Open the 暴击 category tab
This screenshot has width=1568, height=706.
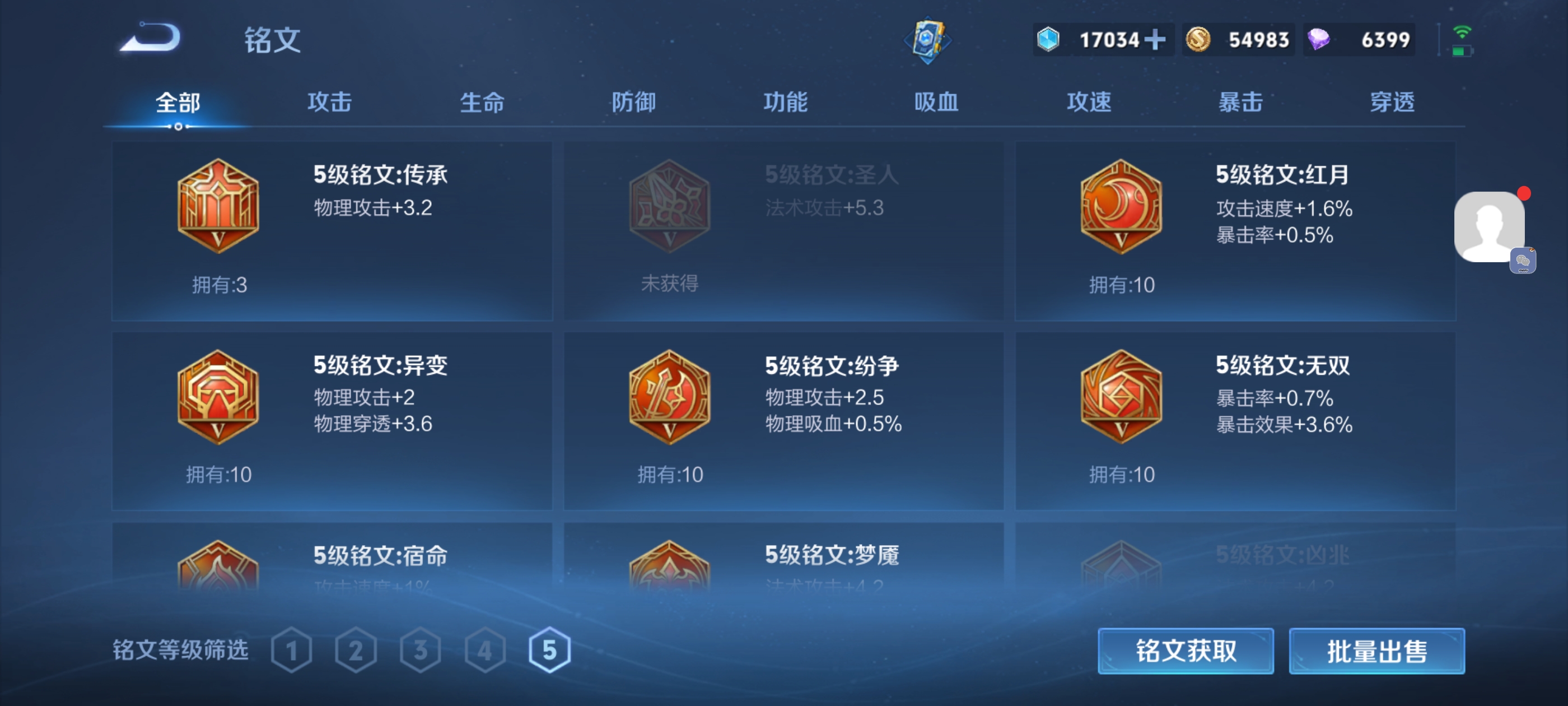point(1240,103)
